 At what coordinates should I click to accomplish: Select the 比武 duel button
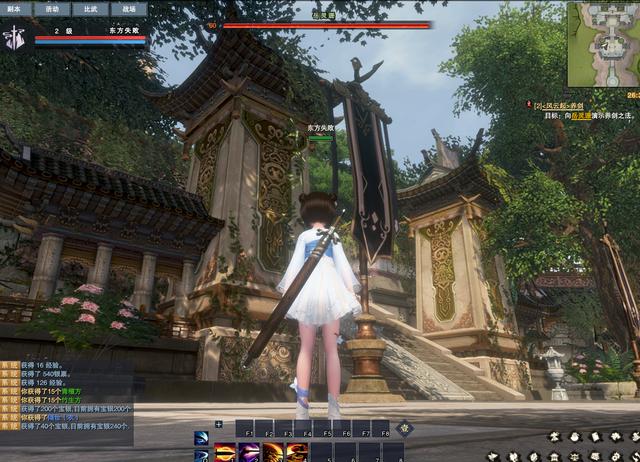(x=91, y=8)
